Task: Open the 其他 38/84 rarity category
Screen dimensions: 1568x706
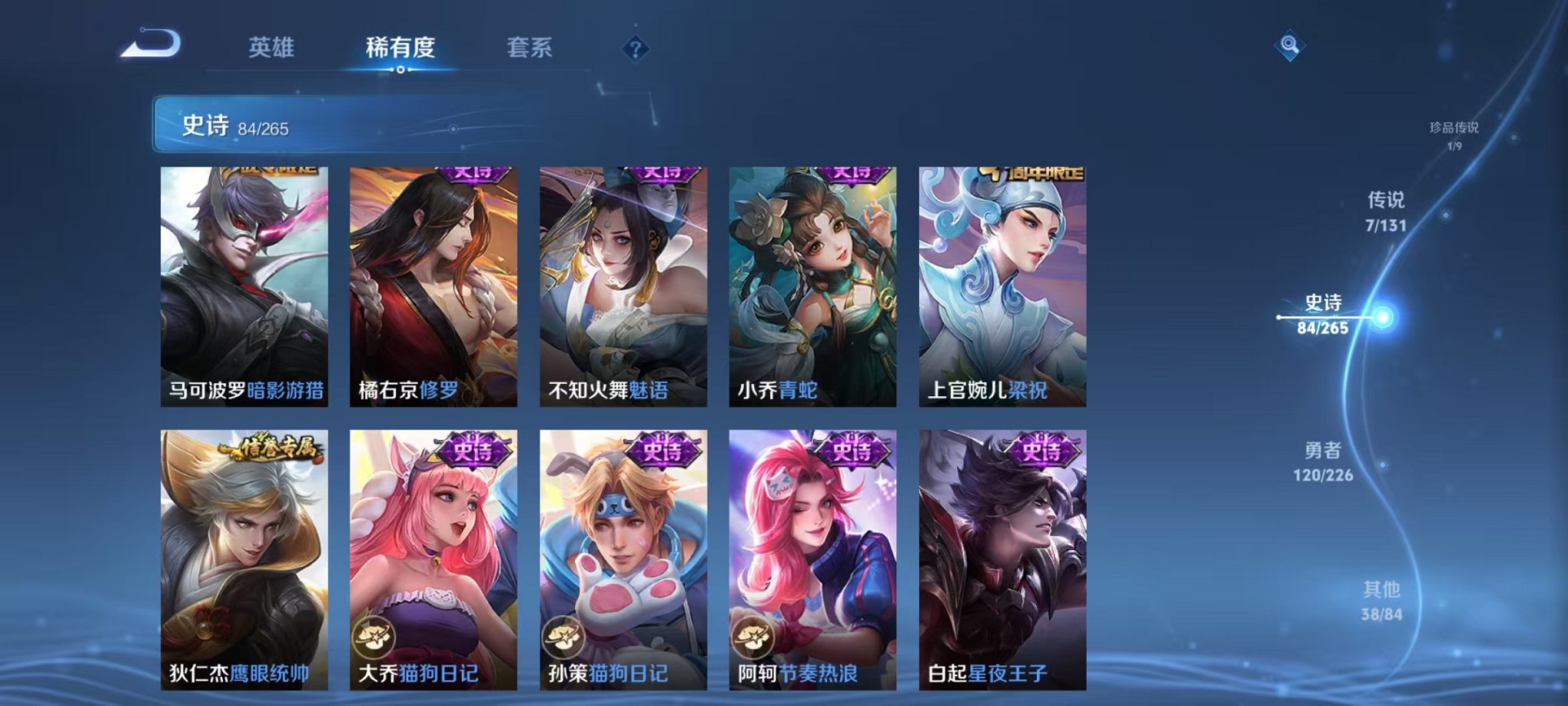Action: coord(1384,602)
